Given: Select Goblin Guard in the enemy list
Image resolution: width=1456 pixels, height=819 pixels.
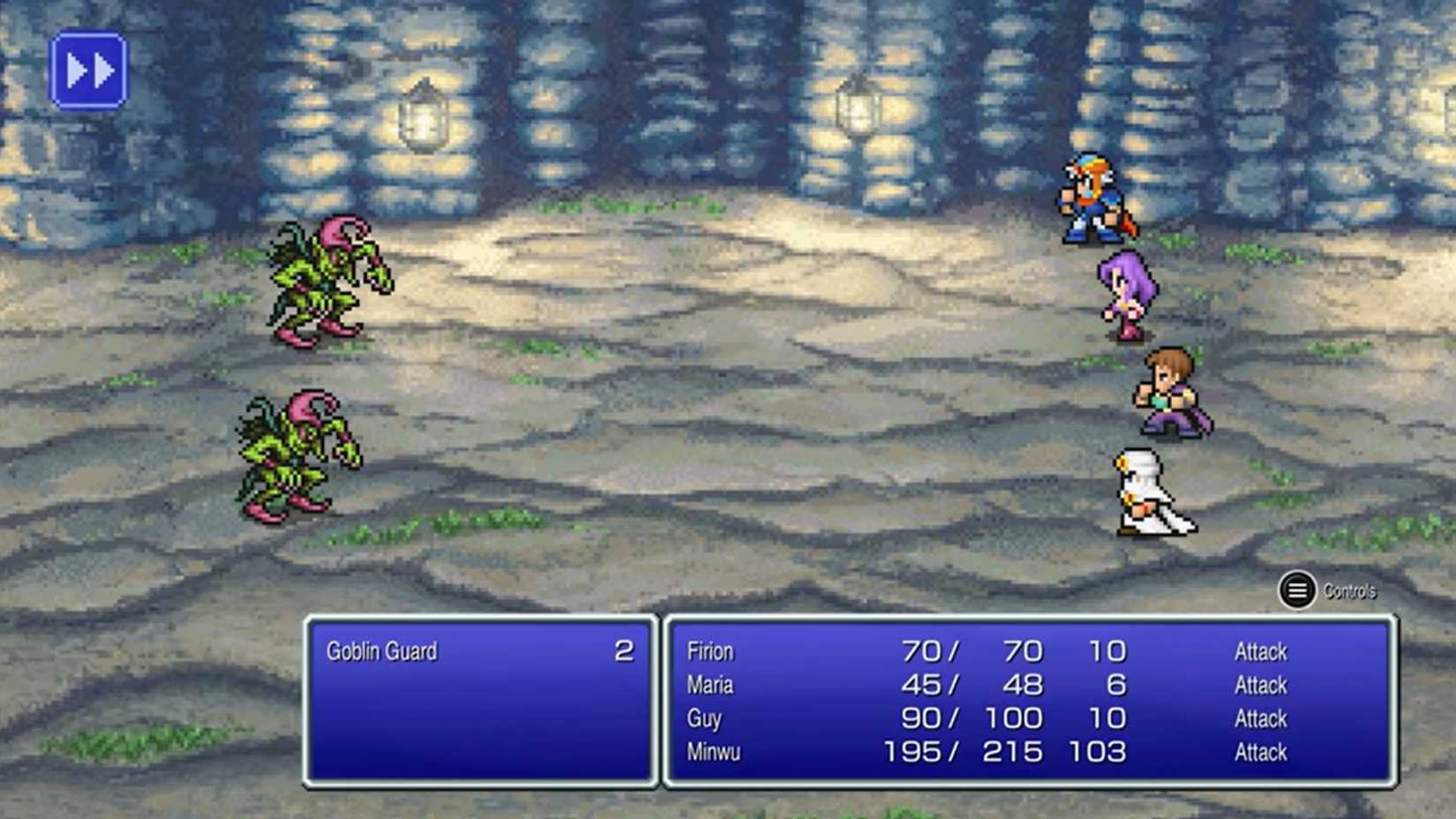Looking at the screenshot, I should tap(382, 651).
